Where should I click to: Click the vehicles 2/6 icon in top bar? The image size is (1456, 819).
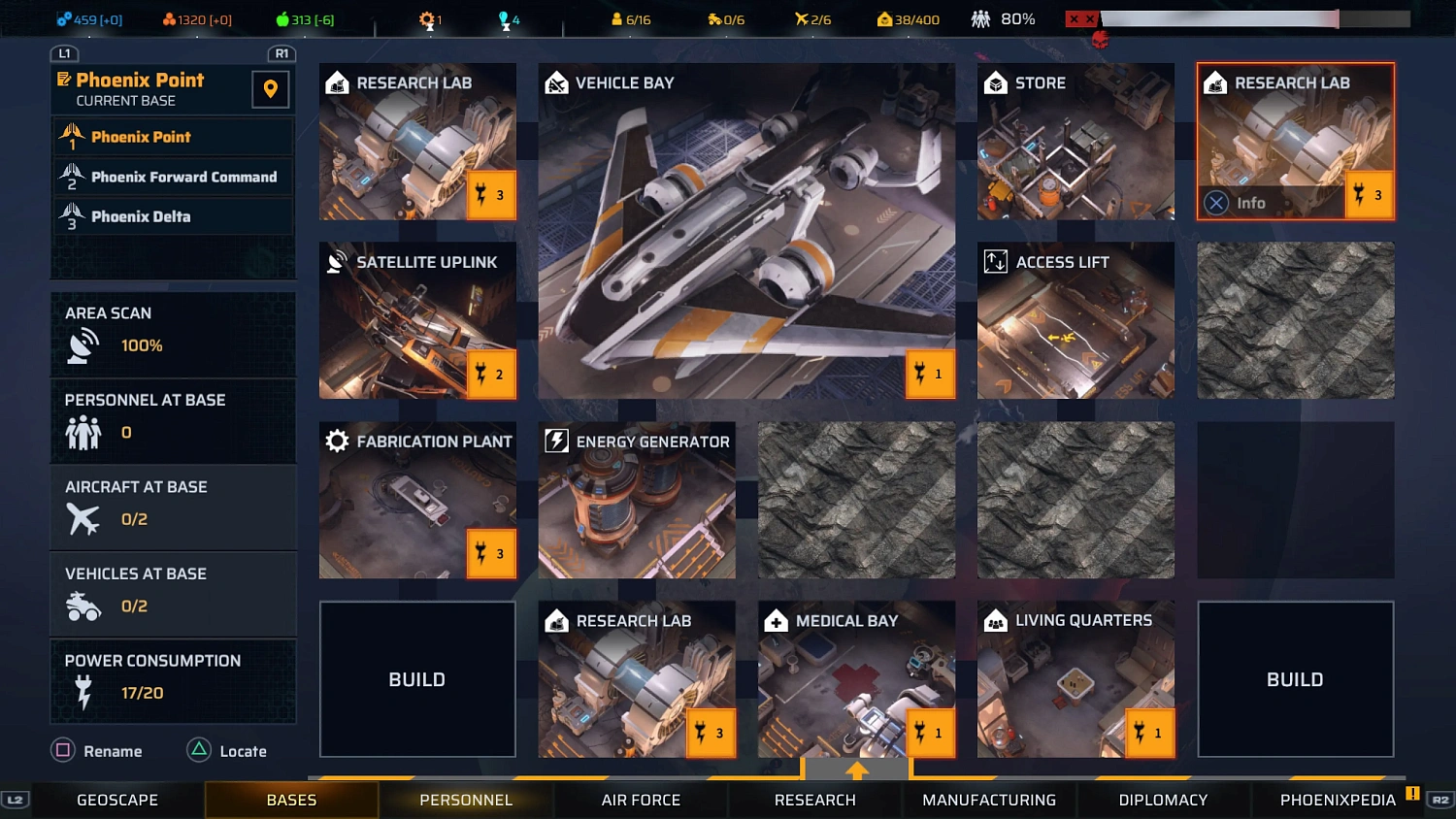point(800,16)
